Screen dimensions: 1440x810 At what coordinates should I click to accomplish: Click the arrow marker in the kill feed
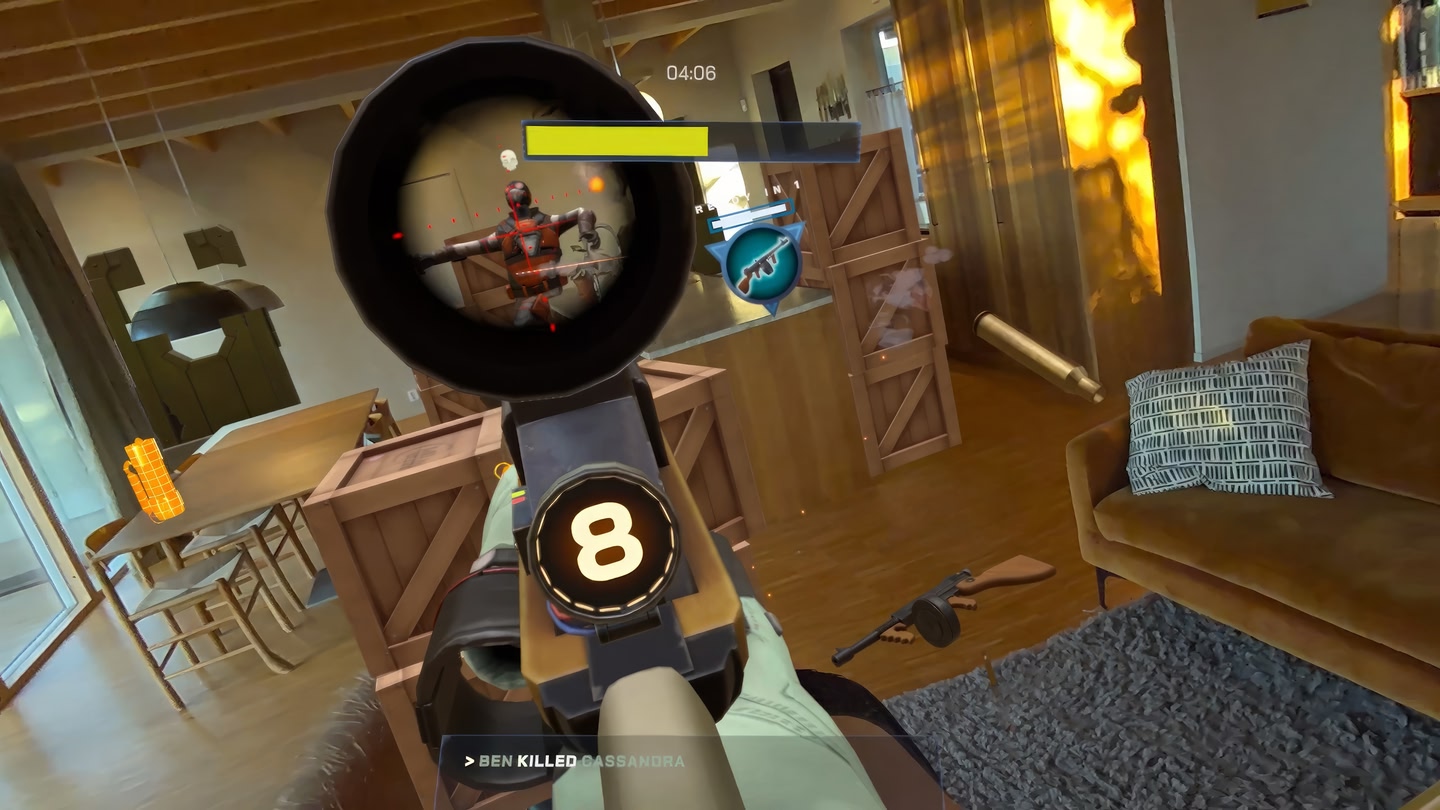click(x=470, y=761)
